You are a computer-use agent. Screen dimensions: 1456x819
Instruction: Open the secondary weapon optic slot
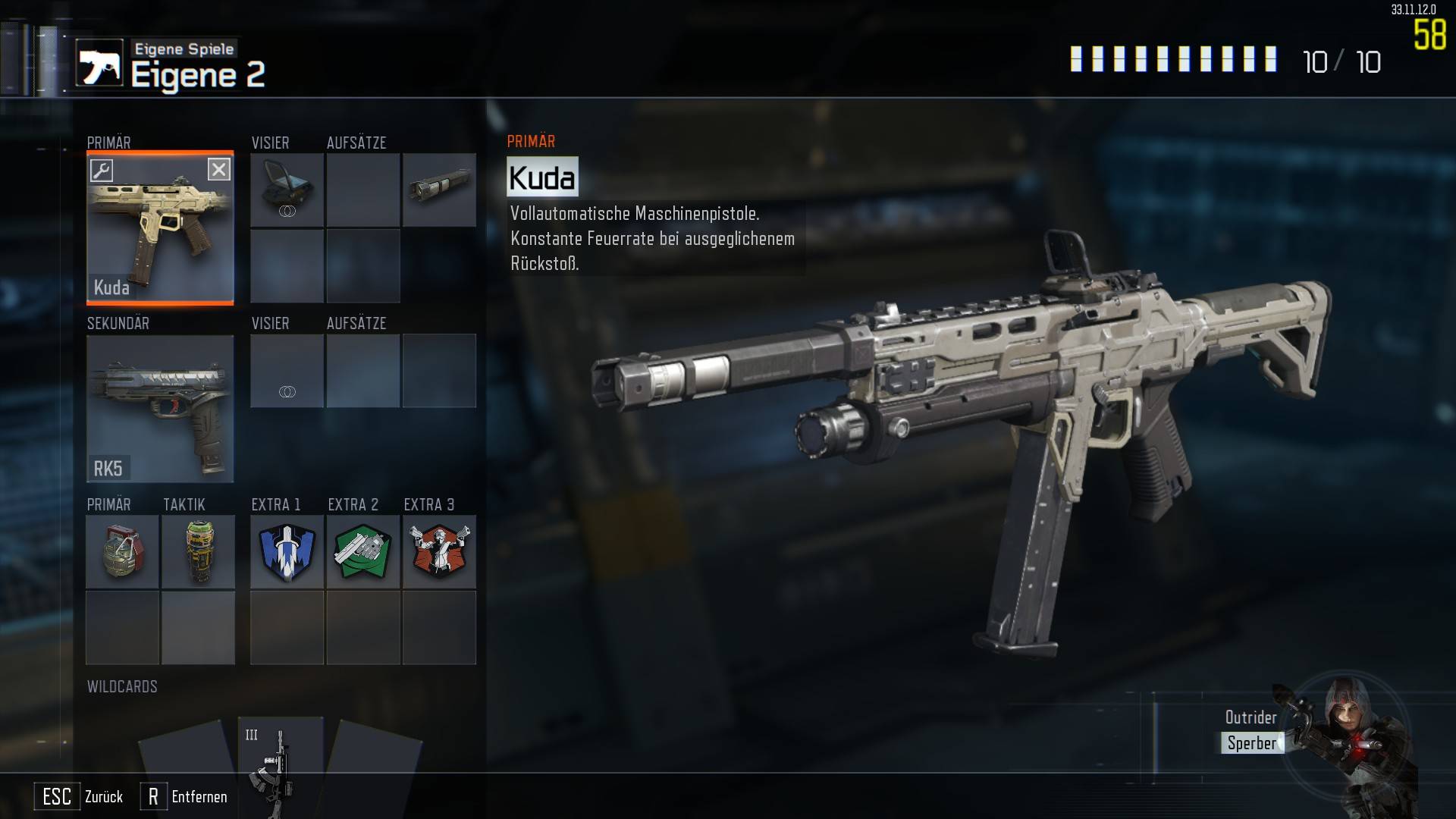(x=287, y=371)
